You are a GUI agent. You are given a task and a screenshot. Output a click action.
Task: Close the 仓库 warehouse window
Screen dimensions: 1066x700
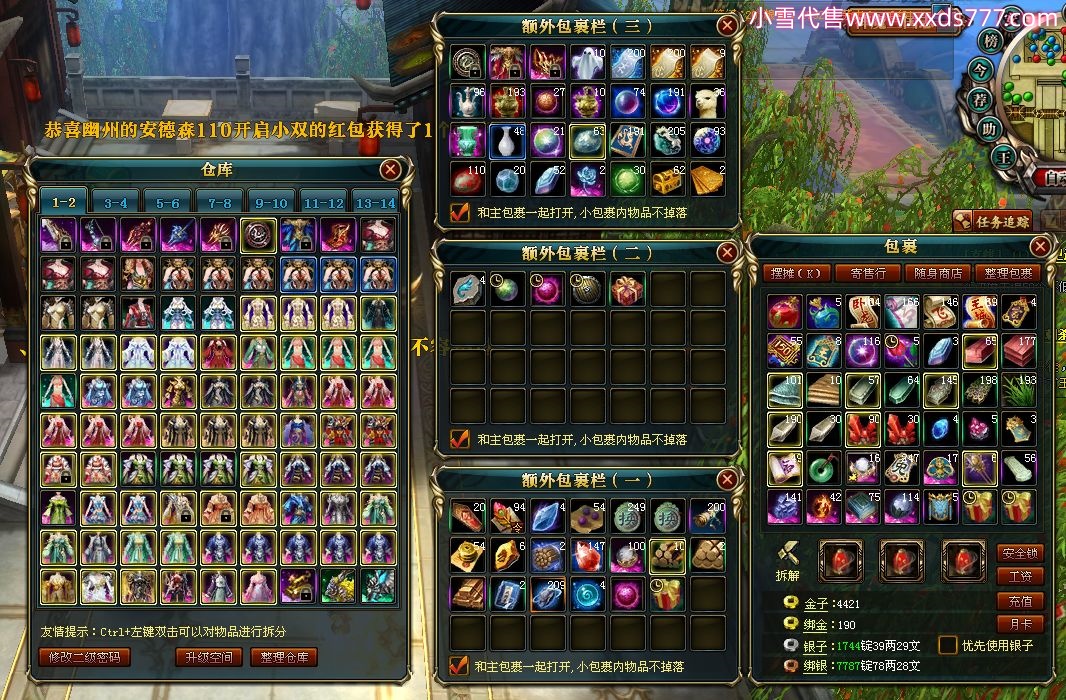pos(390,170)
